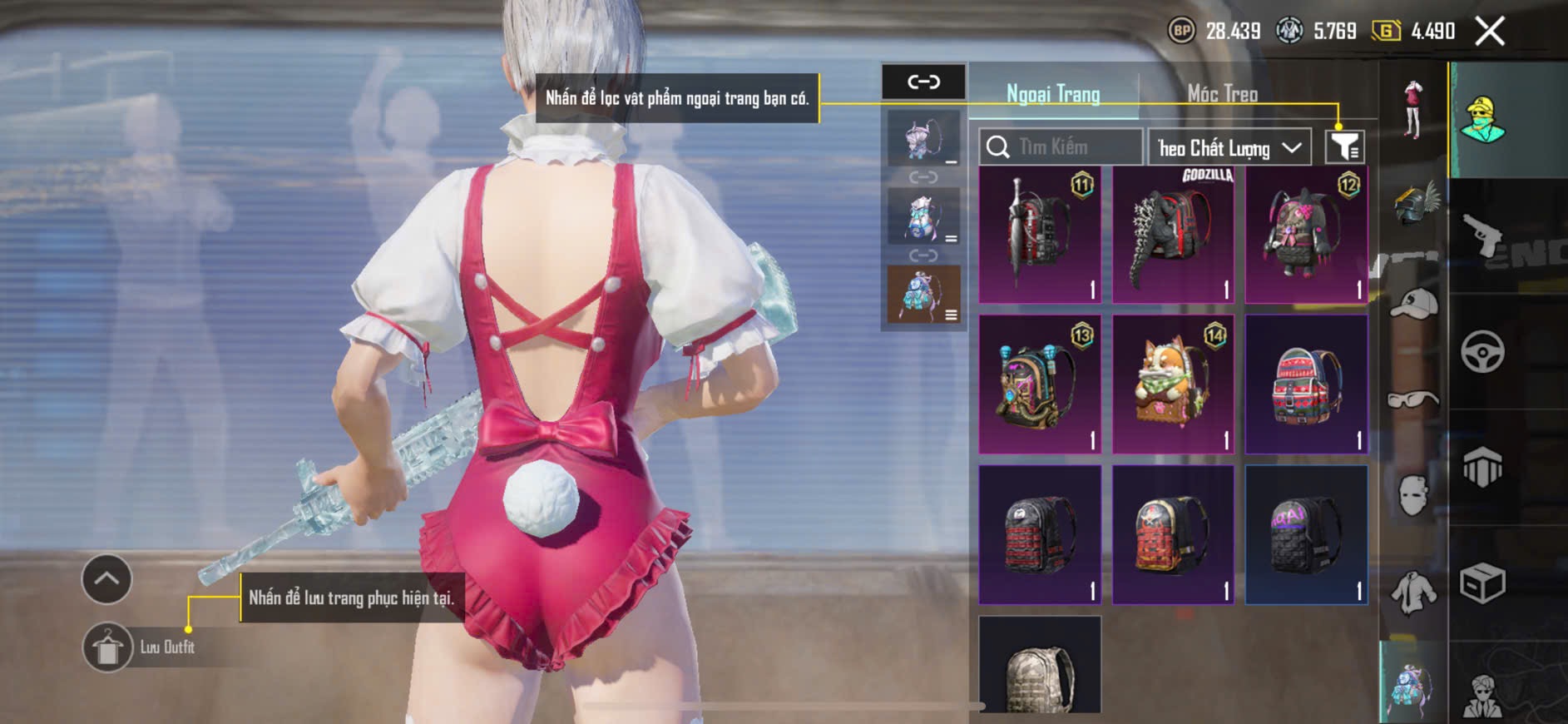Select the Godzilla backpack skin
Screen dimensions: 1568x724
click(x=1173, y=235)
